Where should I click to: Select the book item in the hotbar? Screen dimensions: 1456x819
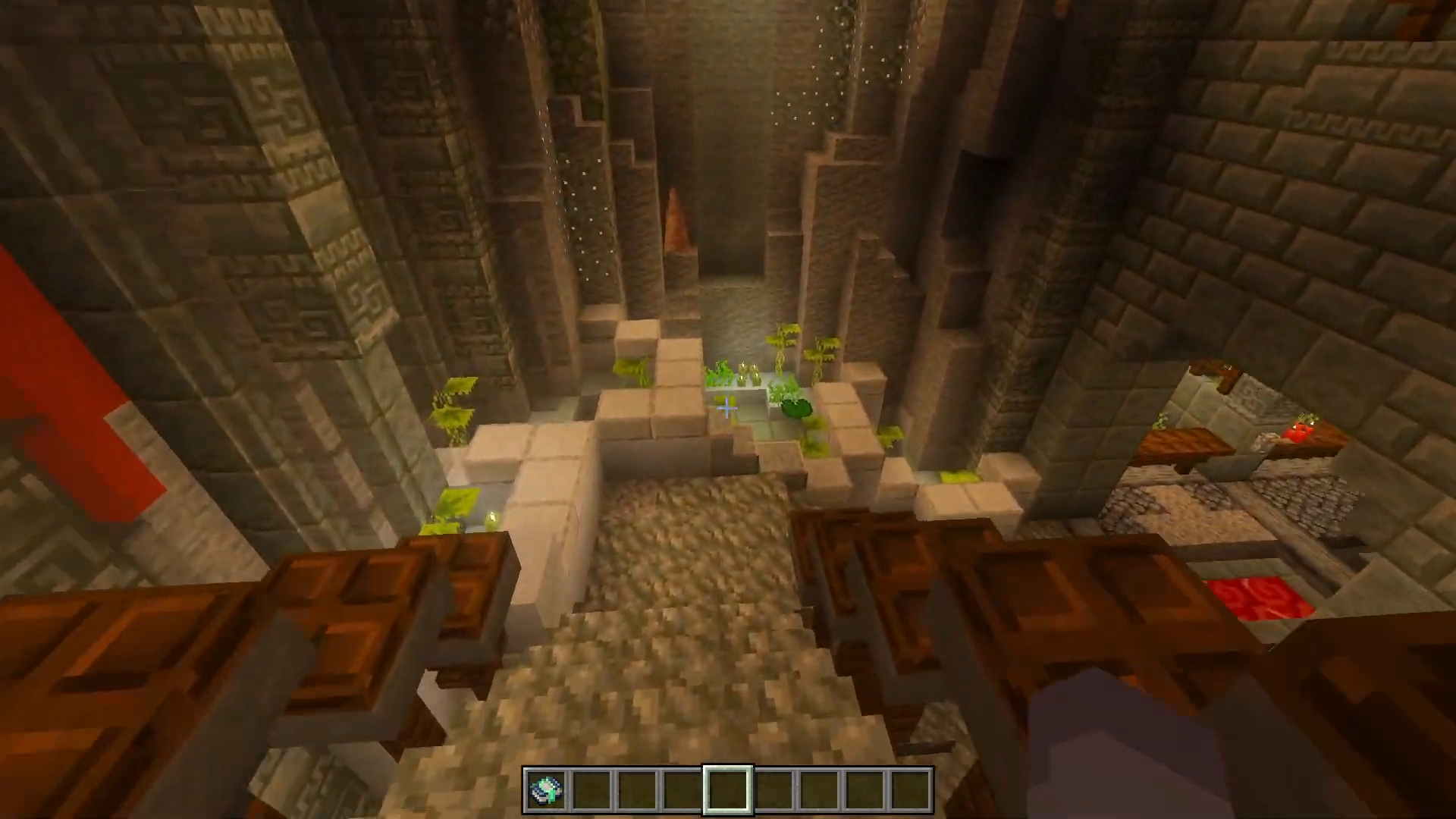(547, 789)
